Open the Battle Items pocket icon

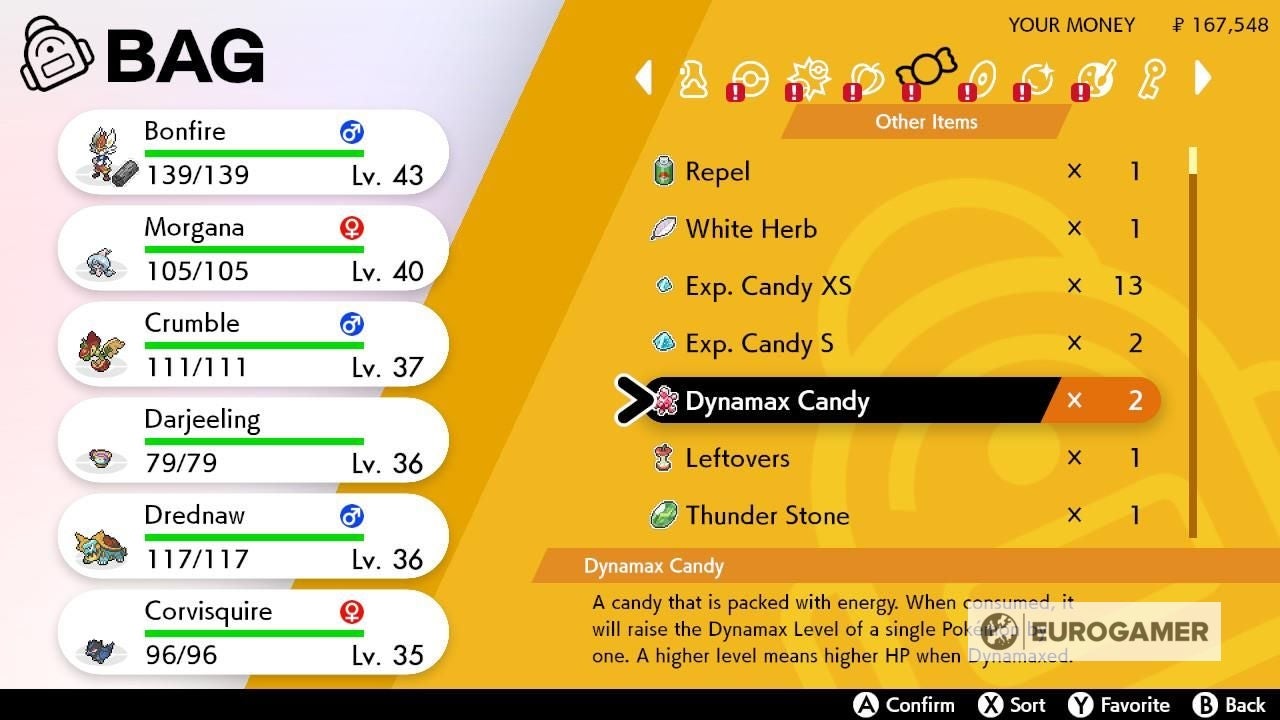click(x=810, y=78)
